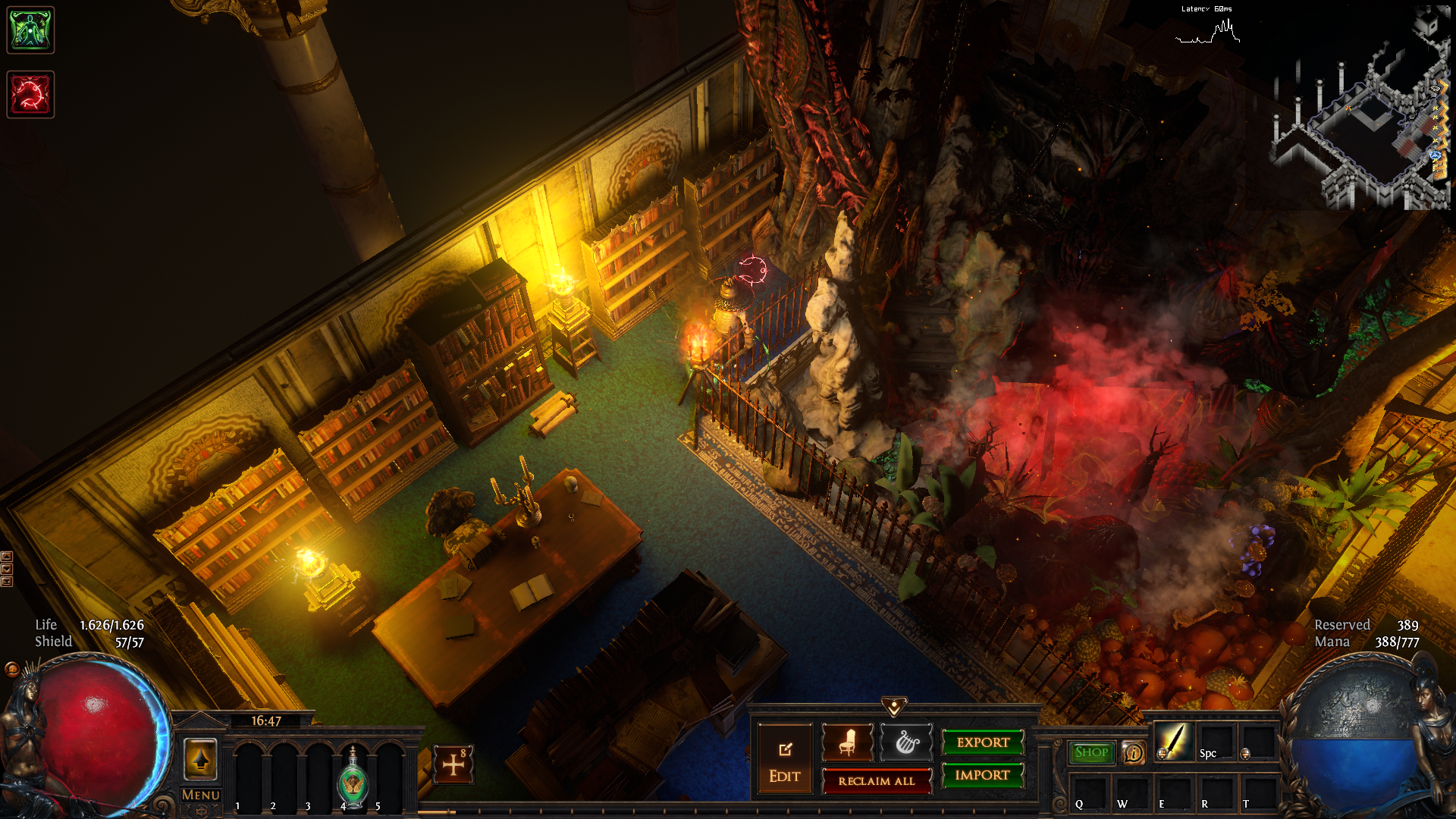Click the yellow level-up arrow button
1456x819 pixels.
[x=201, y=759]
